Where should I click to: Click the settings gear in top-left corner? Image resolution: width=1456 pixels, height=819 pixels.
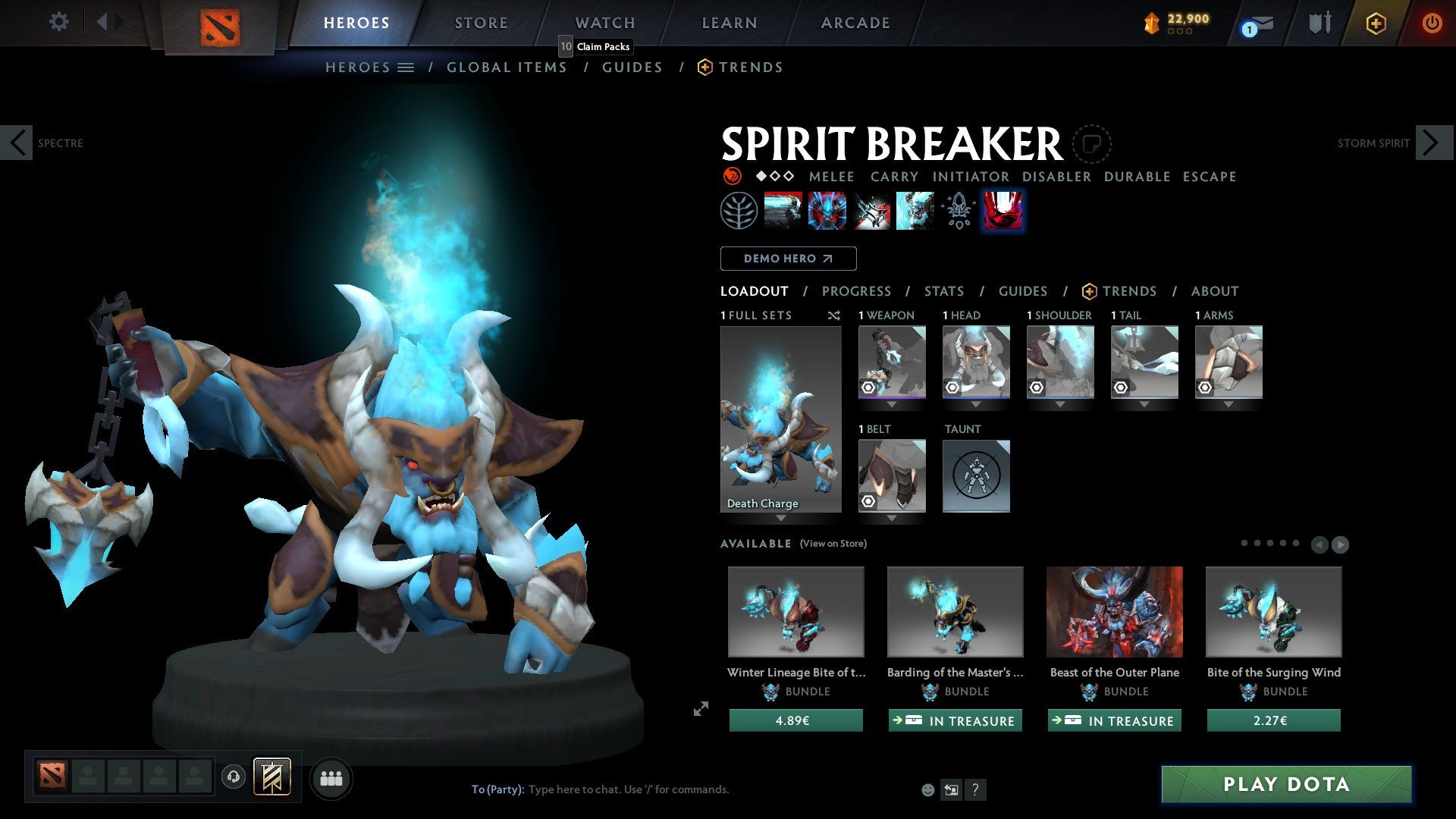pos(58,22)
